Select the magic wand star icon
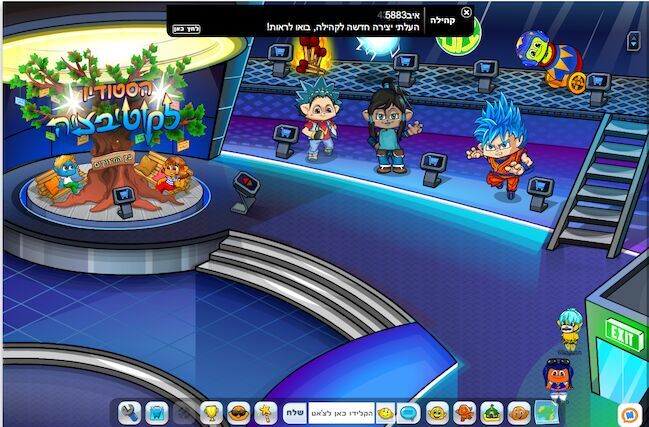Viewport: 649px width, 427px height. [x=266, y=412]
